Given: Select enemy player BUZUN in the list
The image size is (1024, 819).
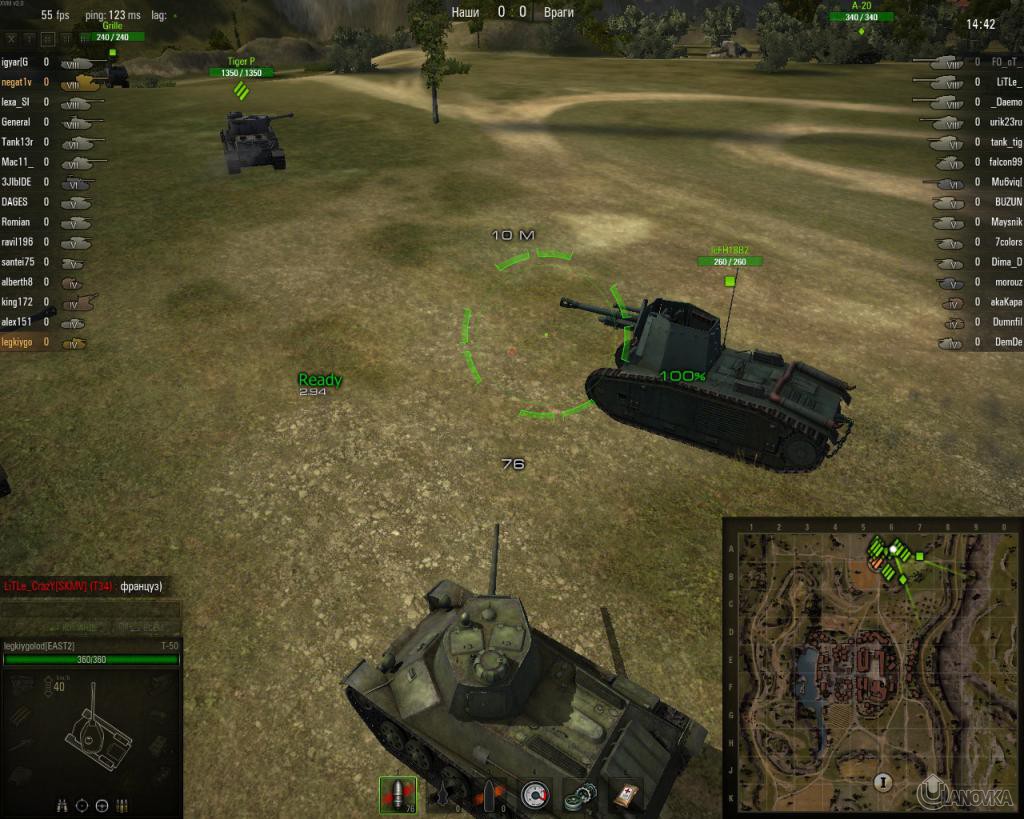Looking at the screenshot, I should point(1003,202).
